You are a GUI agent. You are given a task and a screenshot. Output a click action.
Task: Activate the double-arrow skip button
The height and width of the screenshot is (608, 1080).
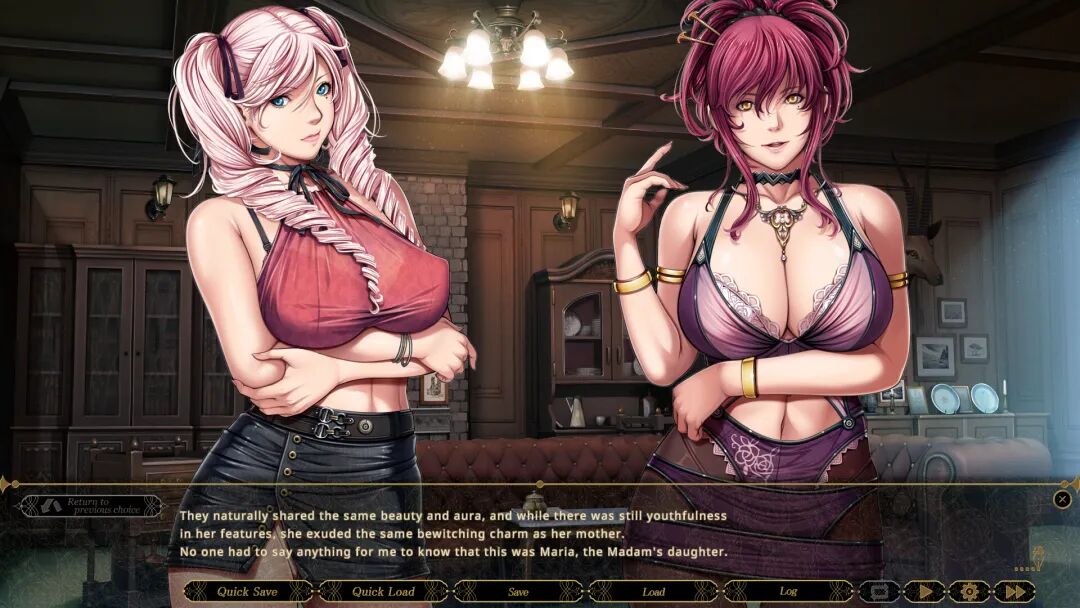click(x=1014, y=591)
